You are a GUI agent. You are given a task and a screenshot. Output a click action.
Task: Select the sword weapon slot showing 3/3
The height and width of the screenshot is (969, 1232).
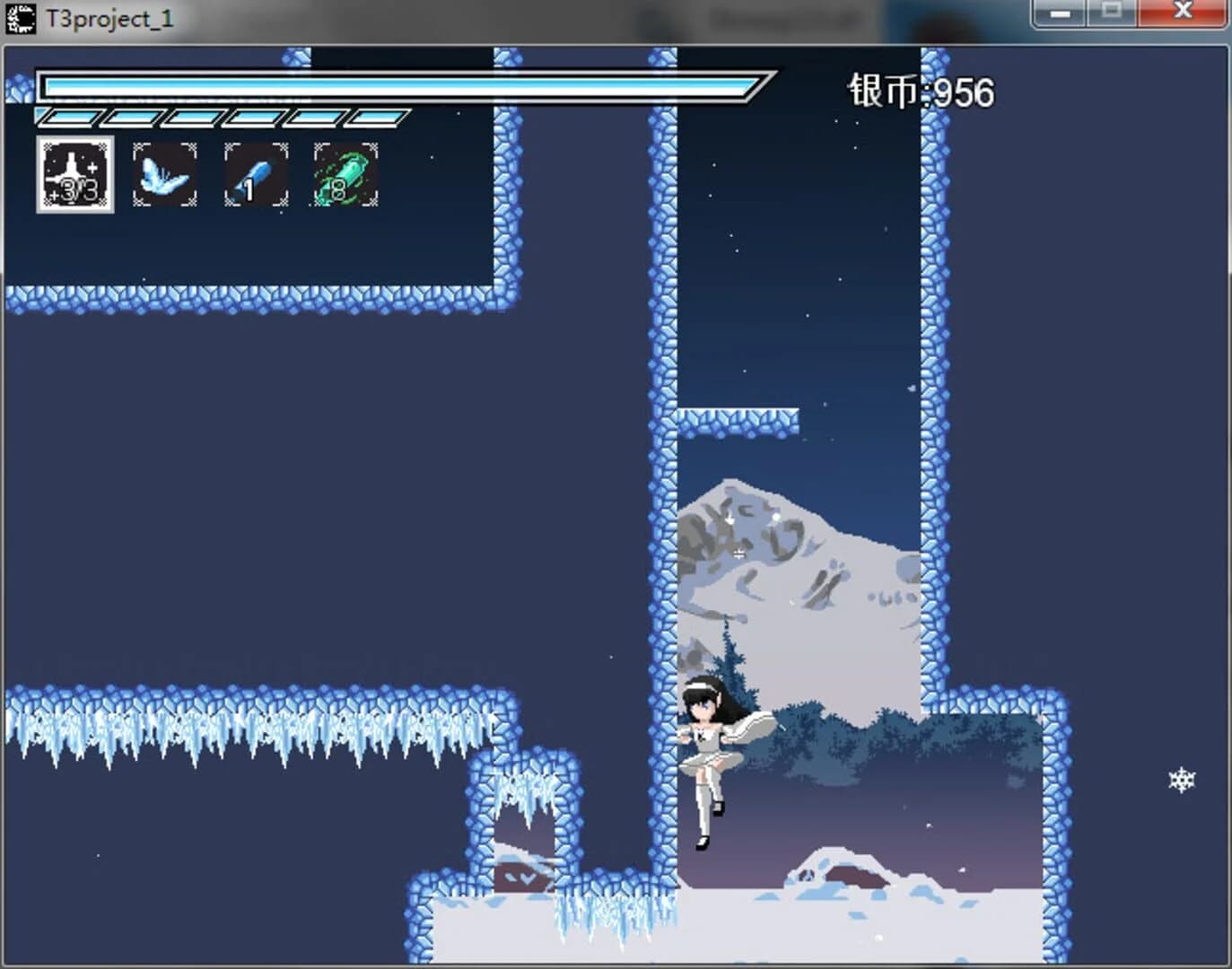[74, 176]
